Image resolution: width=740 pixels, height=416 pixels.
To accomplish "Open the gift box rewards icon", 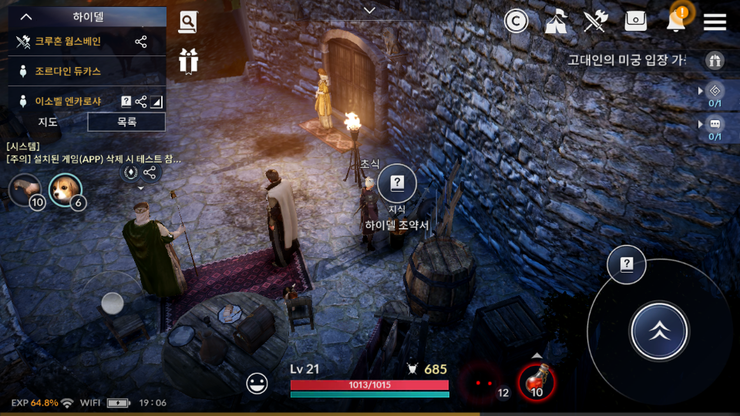I will click(x=188, y=60).
